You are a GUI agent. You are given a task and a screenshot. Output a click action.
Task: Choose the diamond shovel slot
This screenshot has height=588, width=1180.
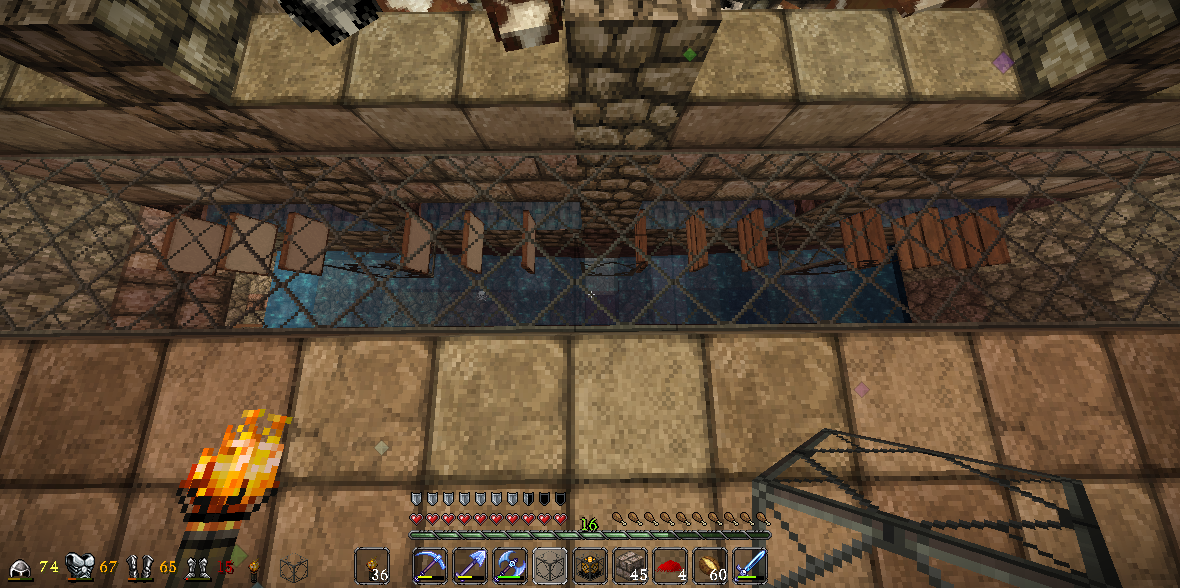[x=470, y=566]
